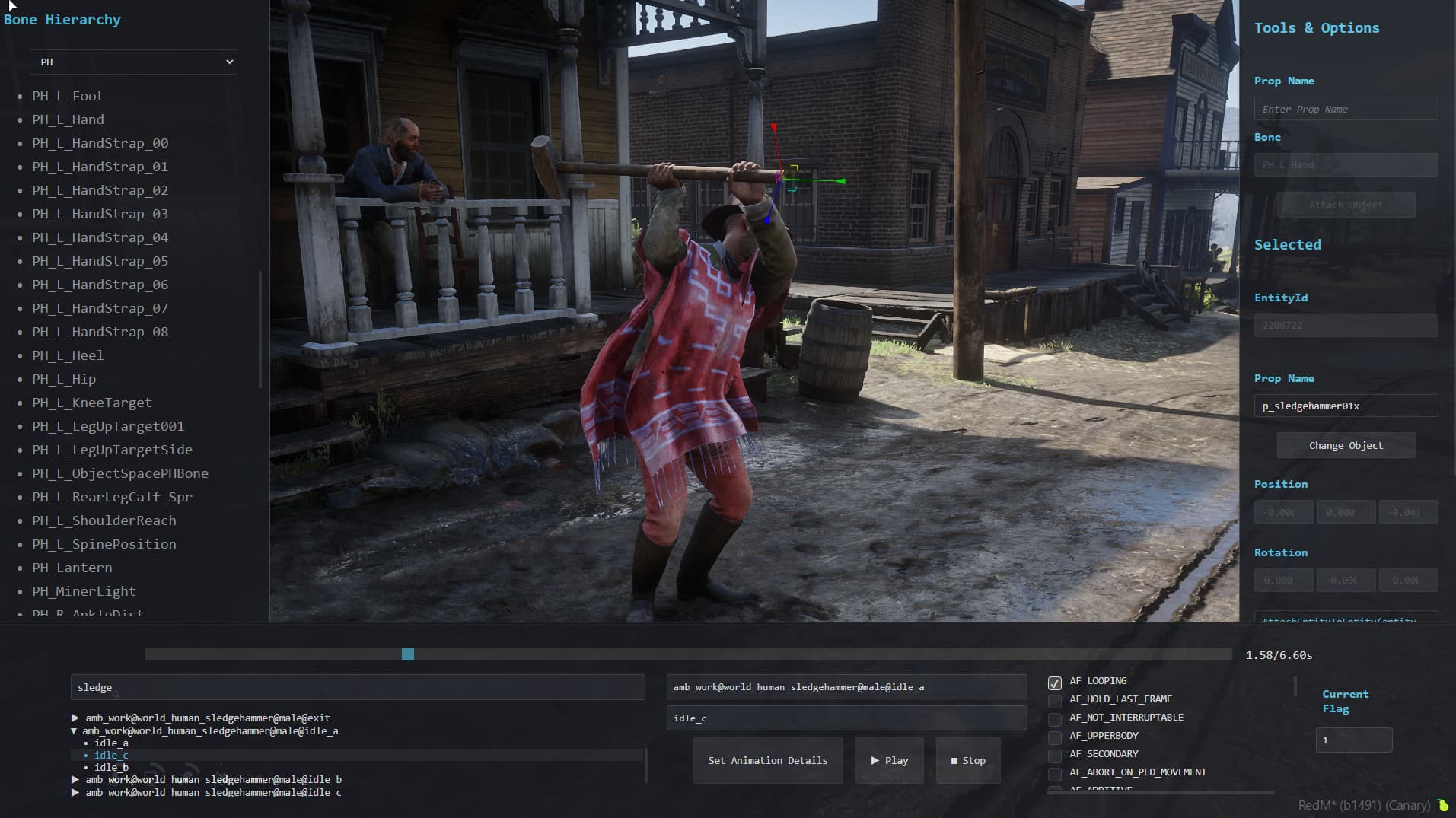1456x818 pixels.
Task: Select the idle_c bullet item in animation list
Action: 111,755
